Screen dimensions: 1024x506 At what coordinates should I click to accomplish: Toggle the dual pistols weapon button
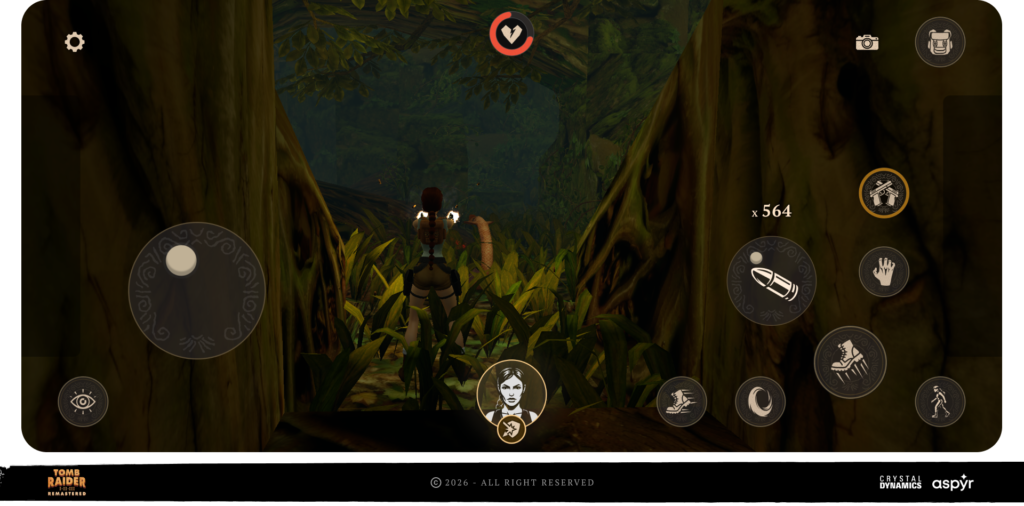coord(884,193)
